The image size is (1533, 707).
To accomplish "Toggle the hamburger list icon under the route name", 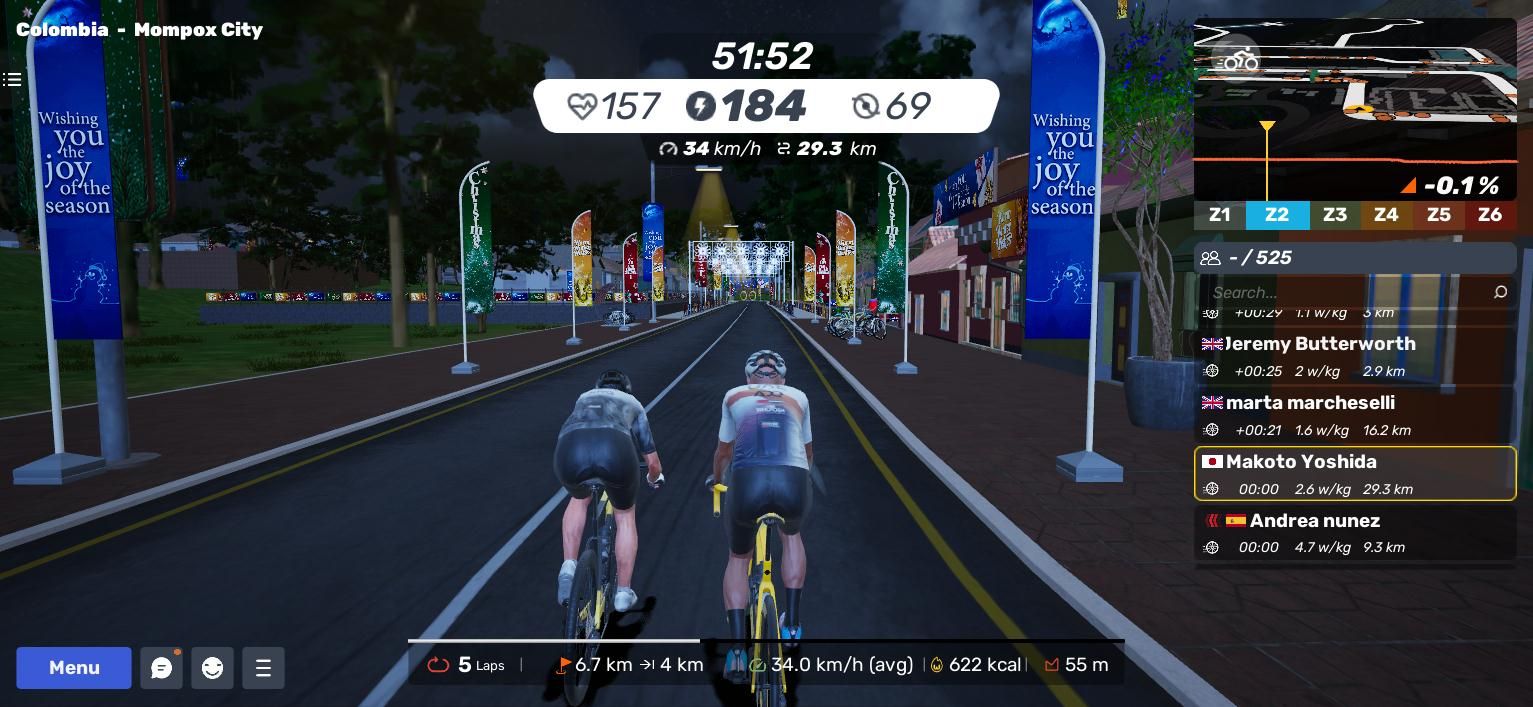I will click(12, 79).
